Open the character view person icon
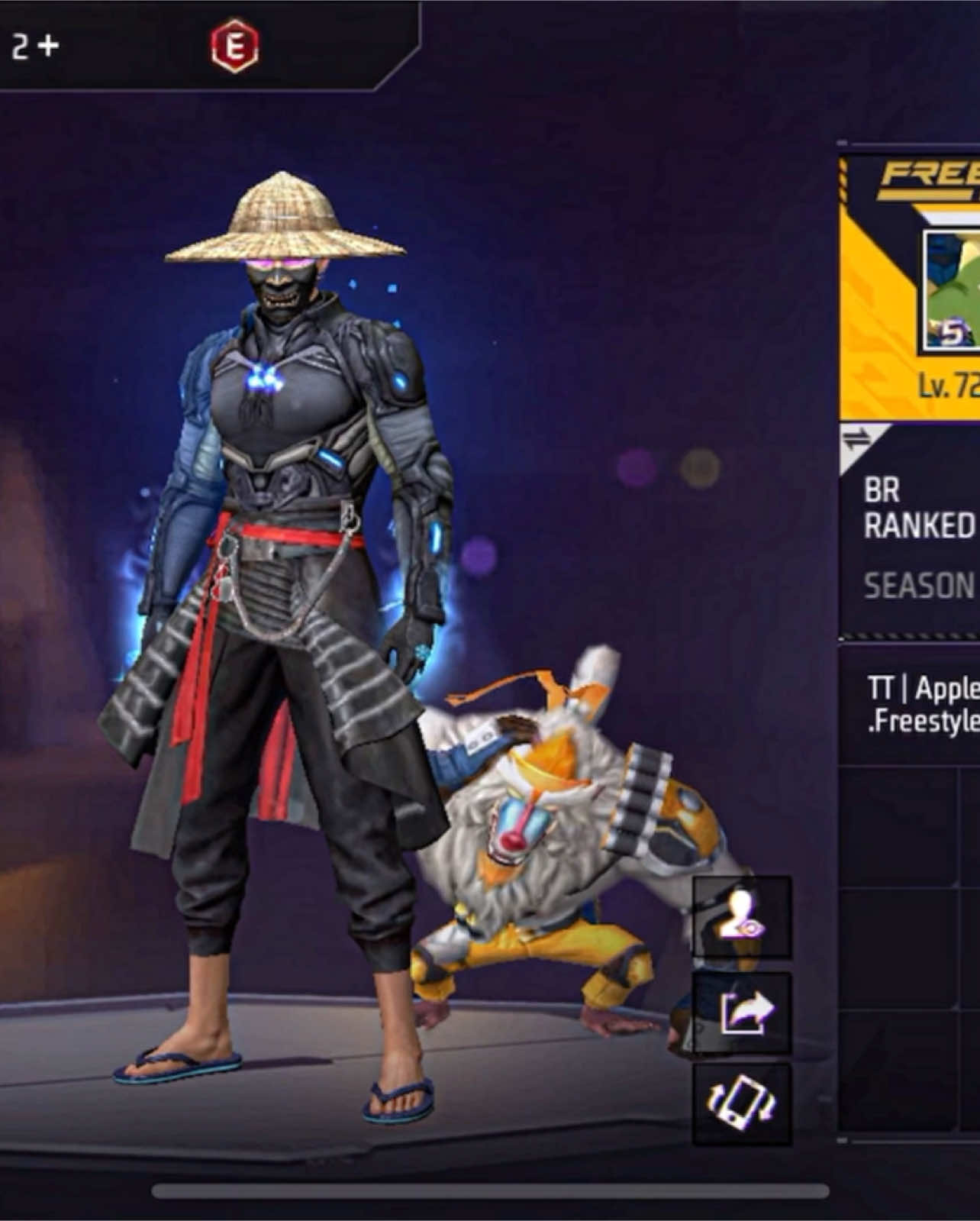Viewport: 980px width, 1221px height. click(742, 917)
